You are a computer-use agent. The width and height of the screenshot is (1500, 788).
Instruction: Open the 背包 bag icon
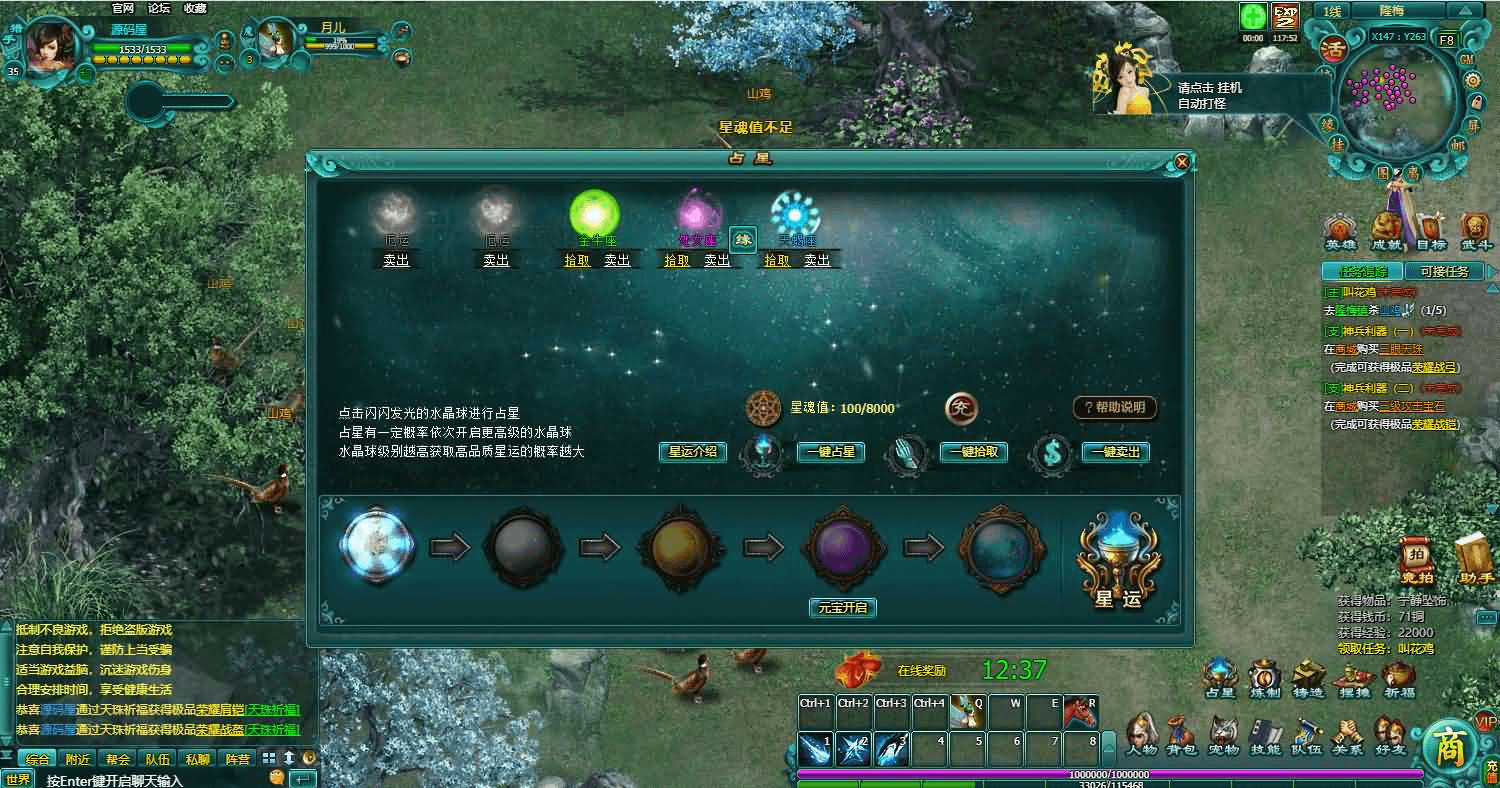[1181, 735]
